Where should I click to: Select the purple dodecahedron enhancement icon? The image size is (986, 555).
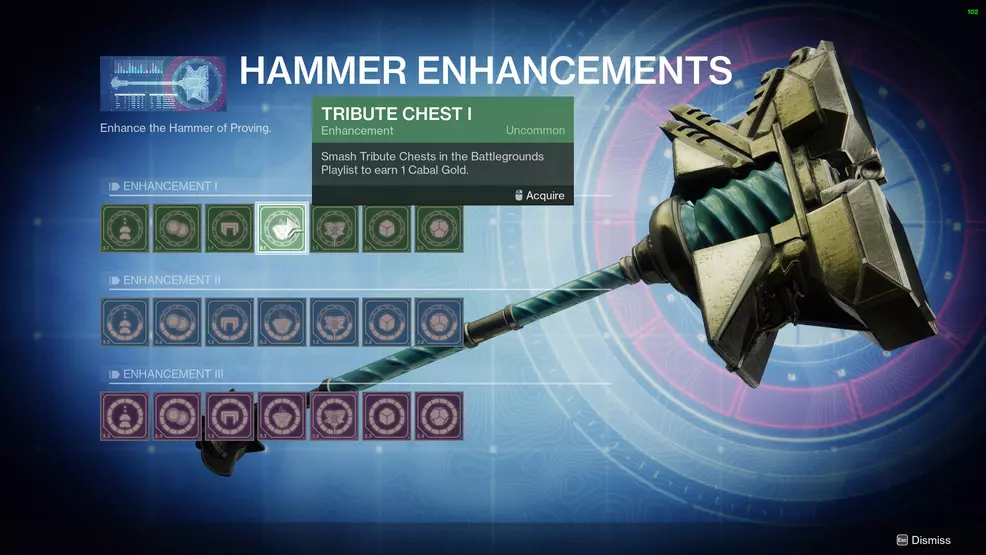coord(439,416)
